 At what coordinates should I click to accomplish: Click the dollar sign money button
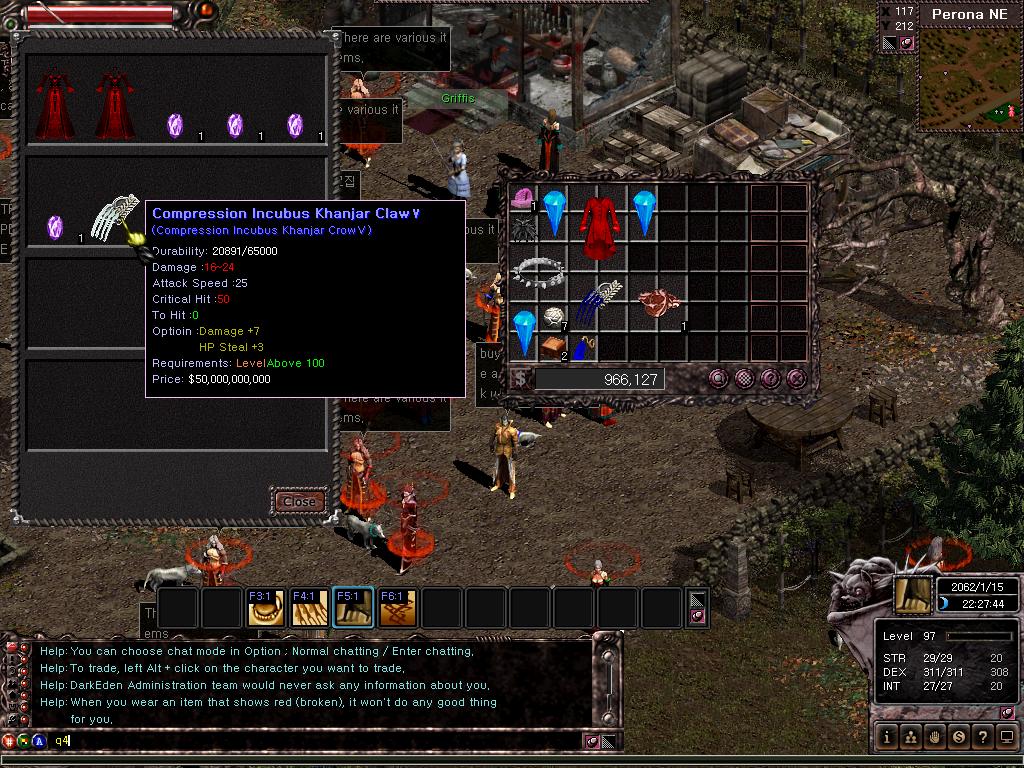coord(520,378)
